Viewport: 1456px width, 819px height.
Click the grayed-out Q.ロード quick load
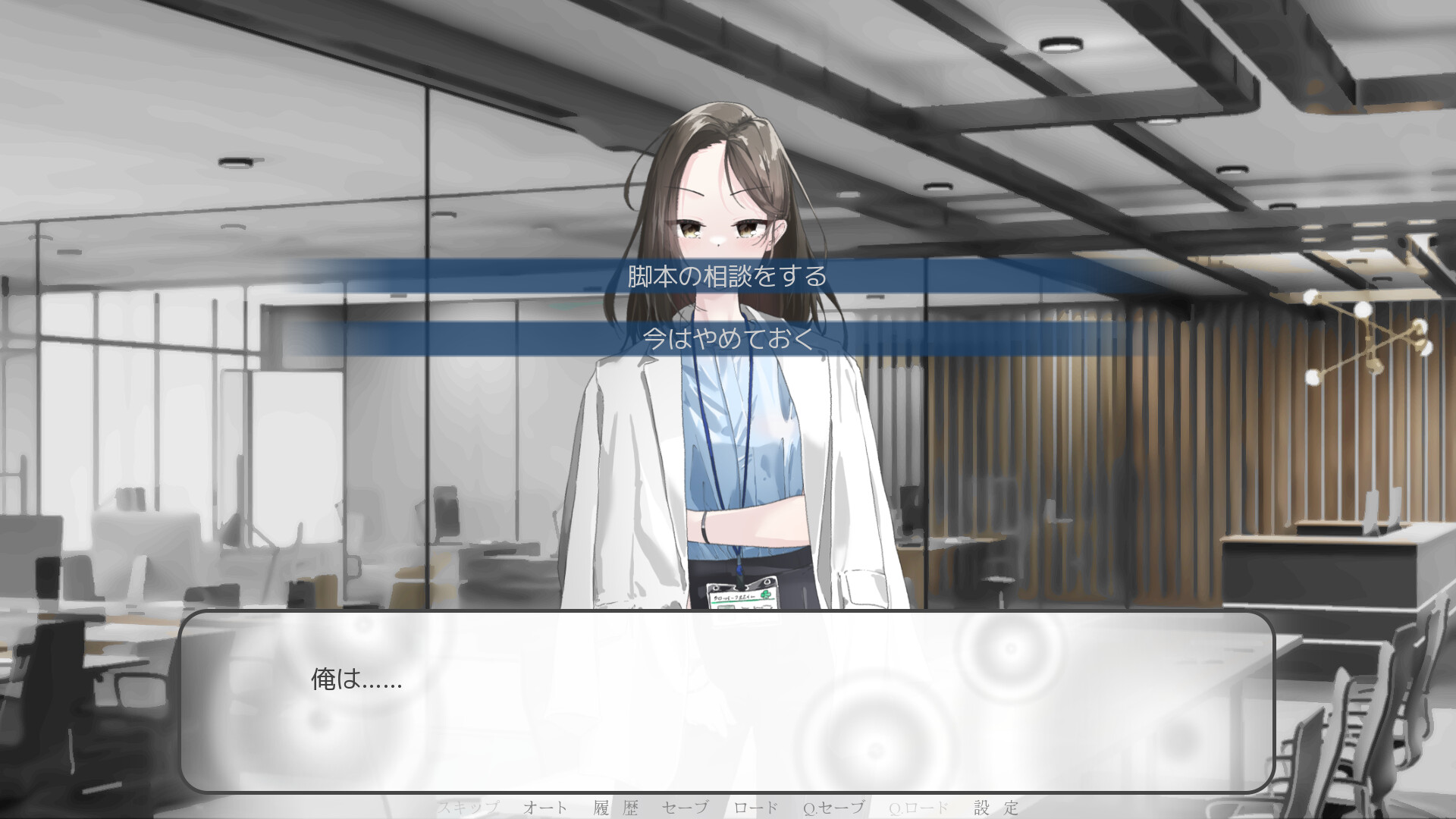918,808
